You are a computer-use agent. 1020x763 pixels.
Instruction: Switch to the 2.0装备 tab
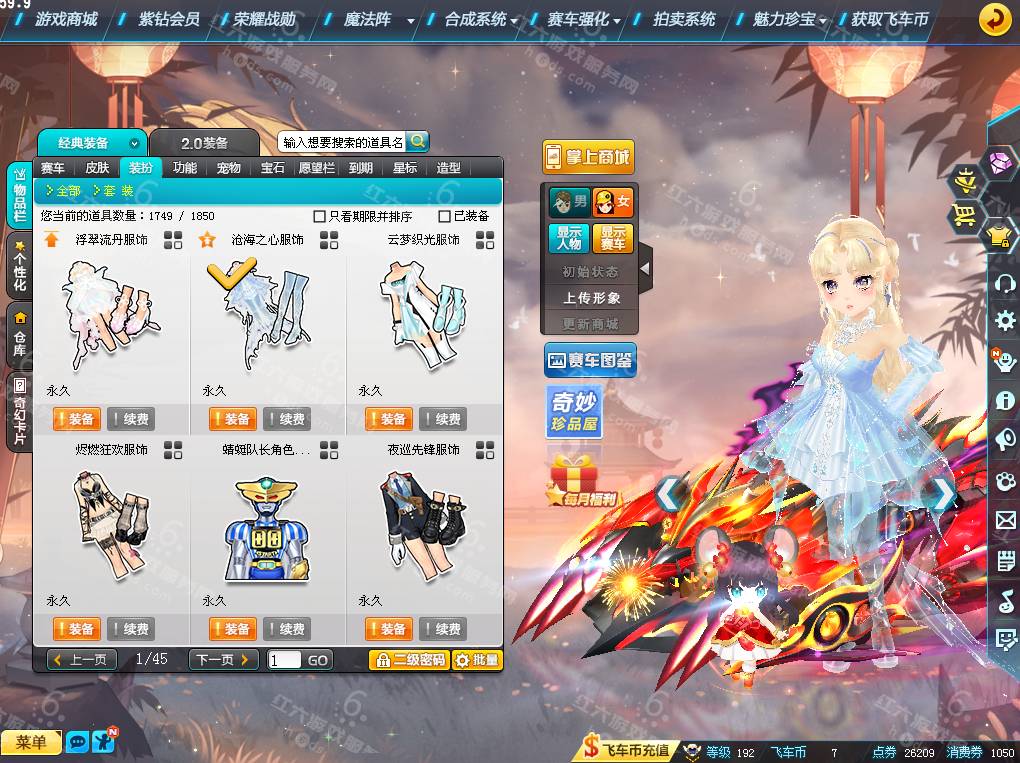205,143
